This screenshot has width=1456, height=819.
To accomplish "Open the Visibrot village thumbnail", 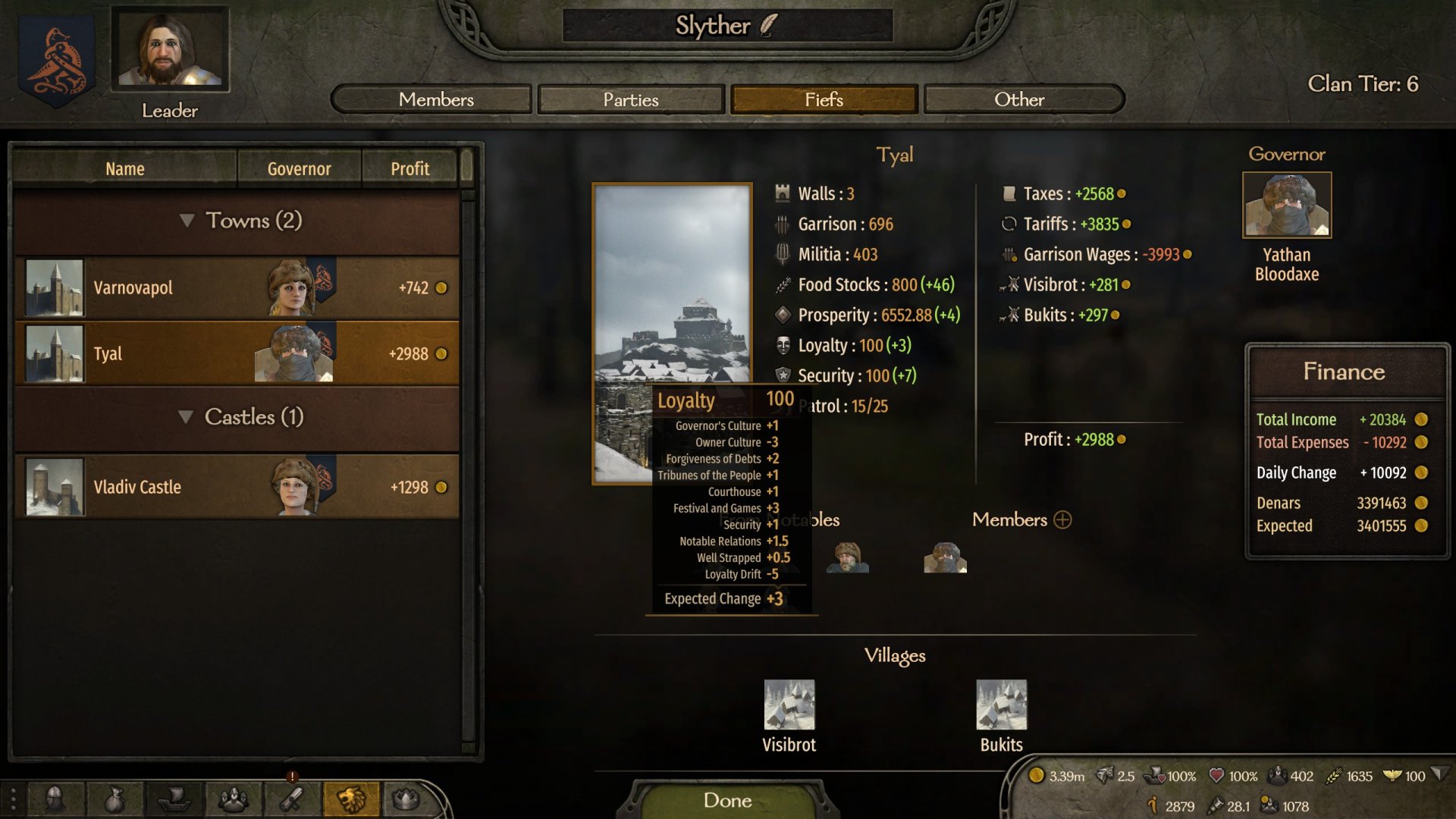I will click(x=789, y=704).
